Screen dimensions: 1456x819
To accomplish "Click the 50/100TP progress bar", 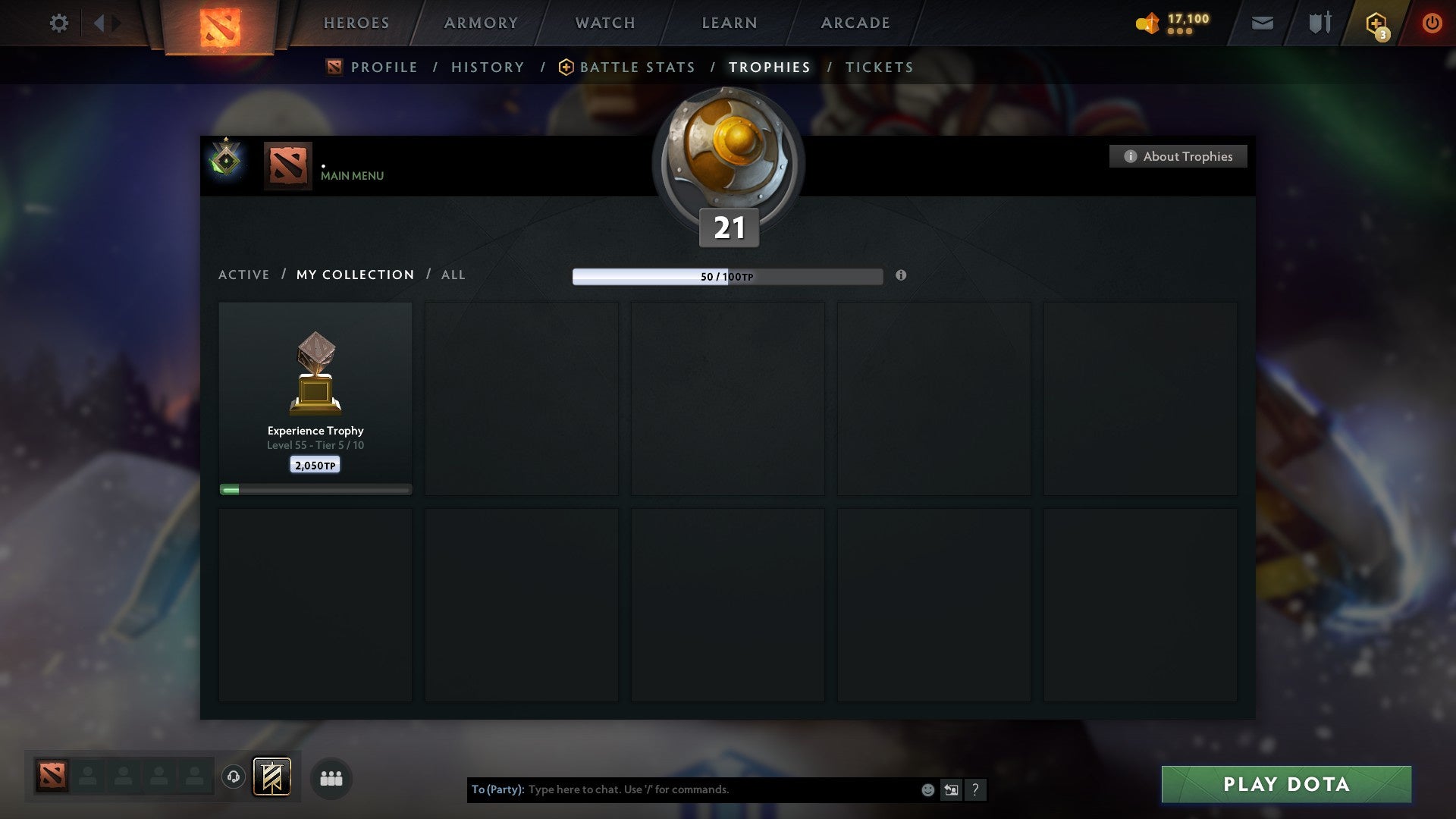I will tap(728, 276).
